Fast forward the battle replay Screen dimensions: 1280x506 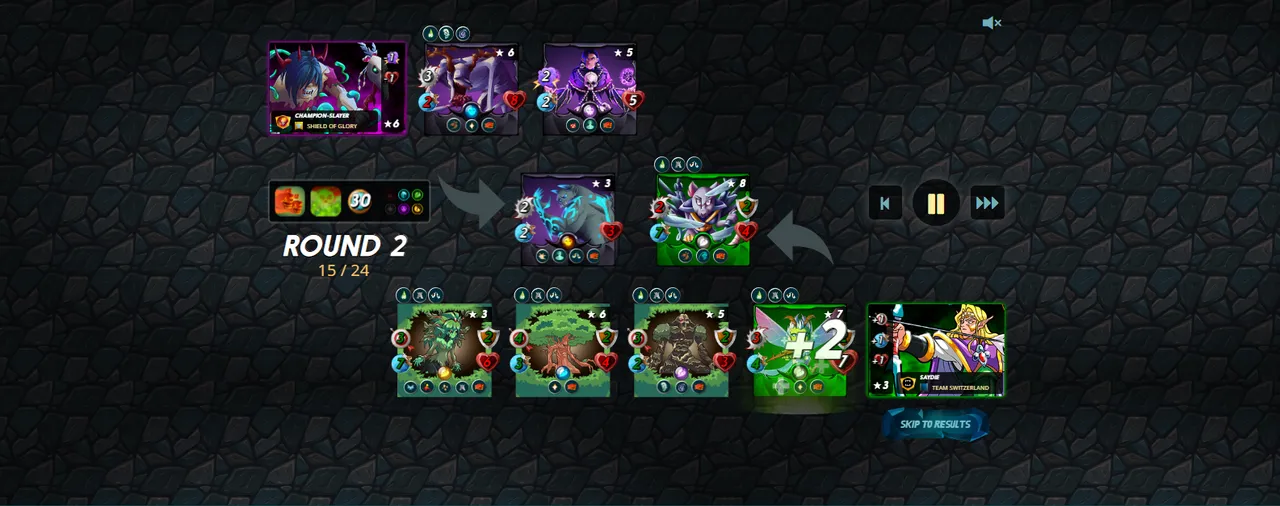click(x=987, y=204)
